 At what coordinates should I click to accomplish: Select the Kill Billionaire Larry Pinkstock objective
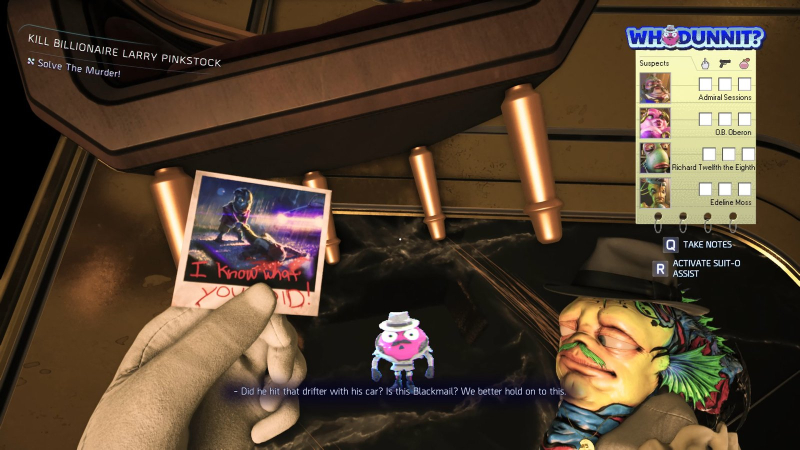pyautogui.click(x=124, y=47)
